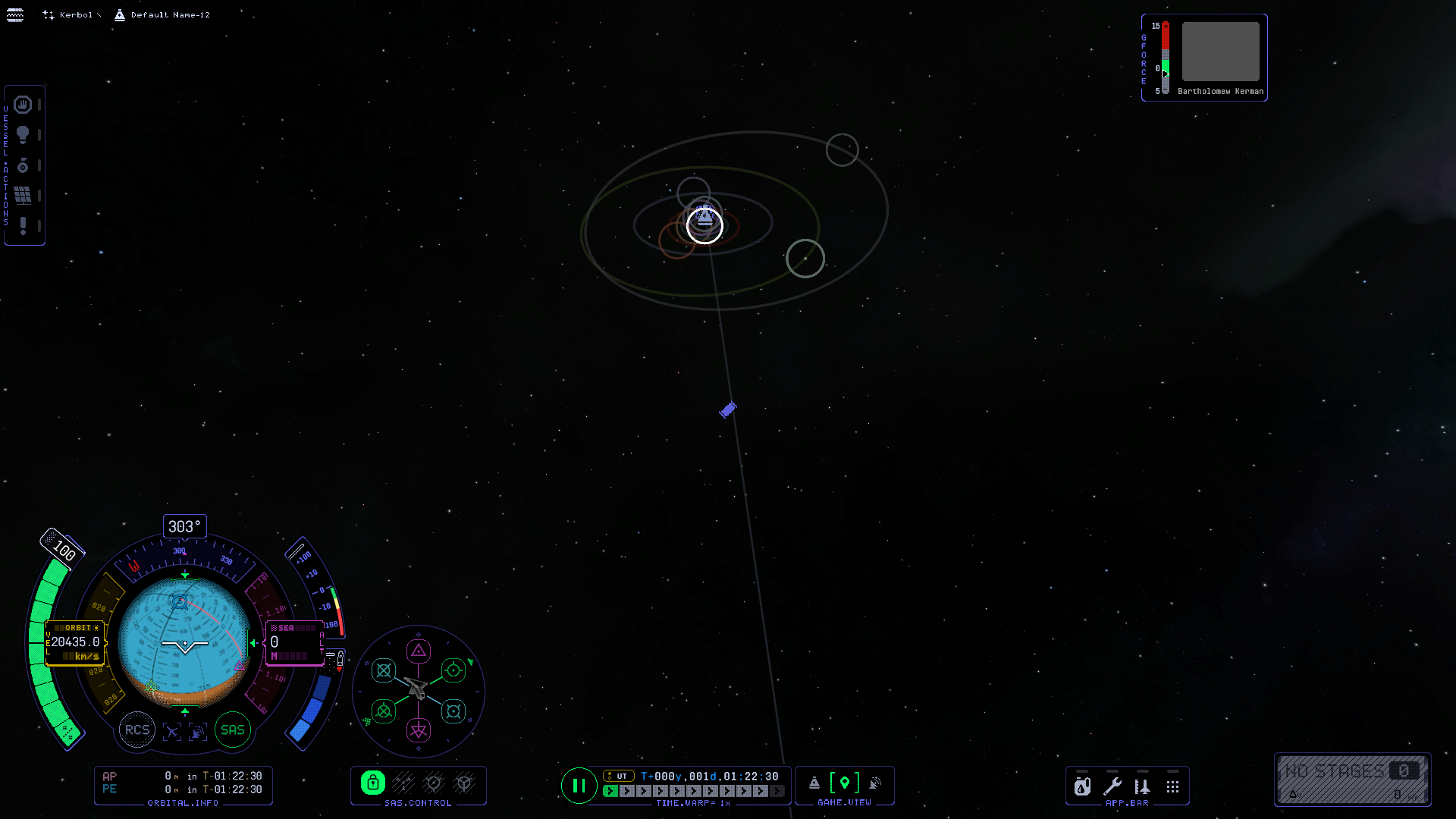
Task: Click the Orbit velocity mode label
Action: [77, 628]
